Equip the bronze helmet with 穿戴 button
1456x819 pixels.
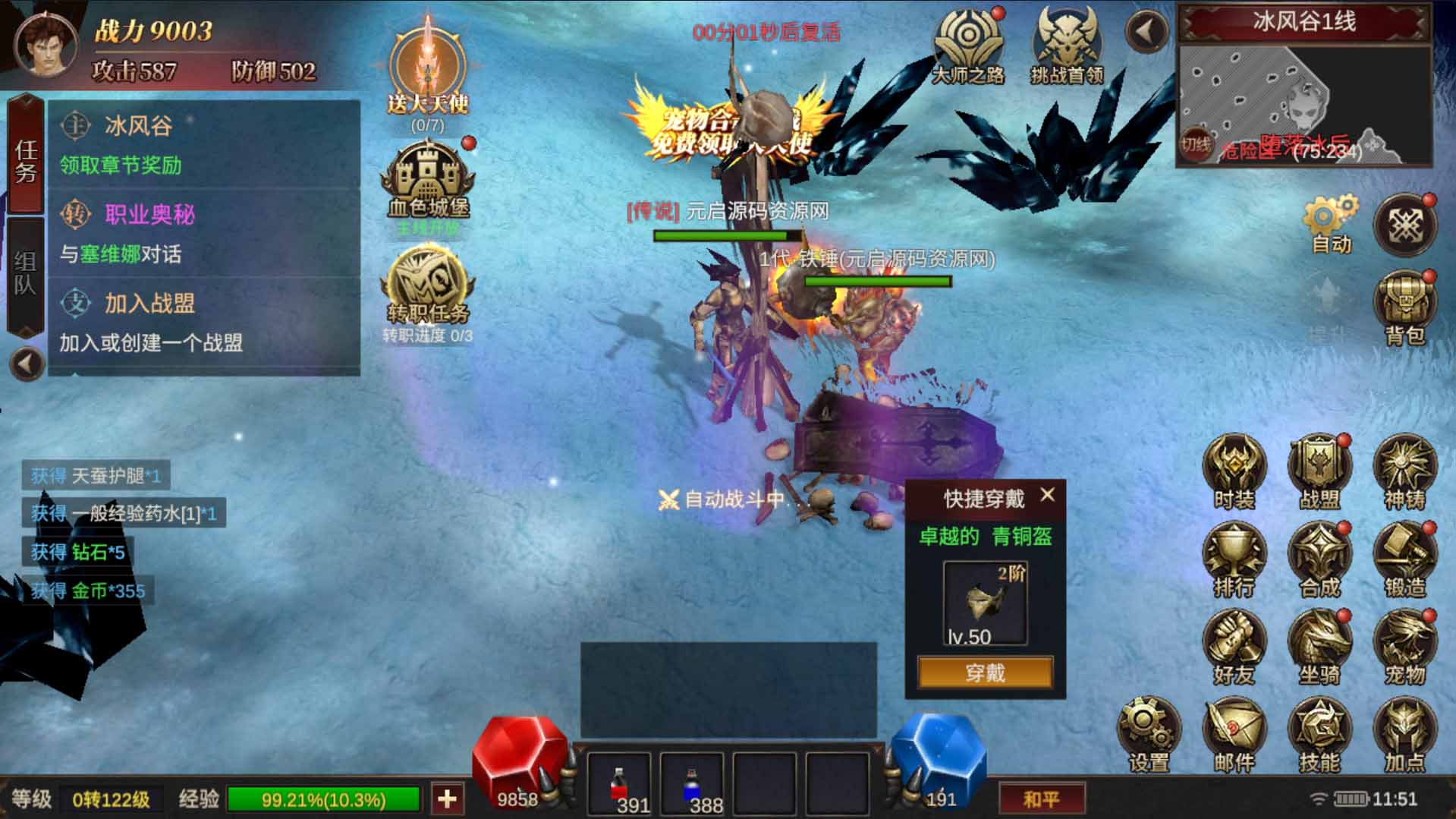tap(985, 673)
